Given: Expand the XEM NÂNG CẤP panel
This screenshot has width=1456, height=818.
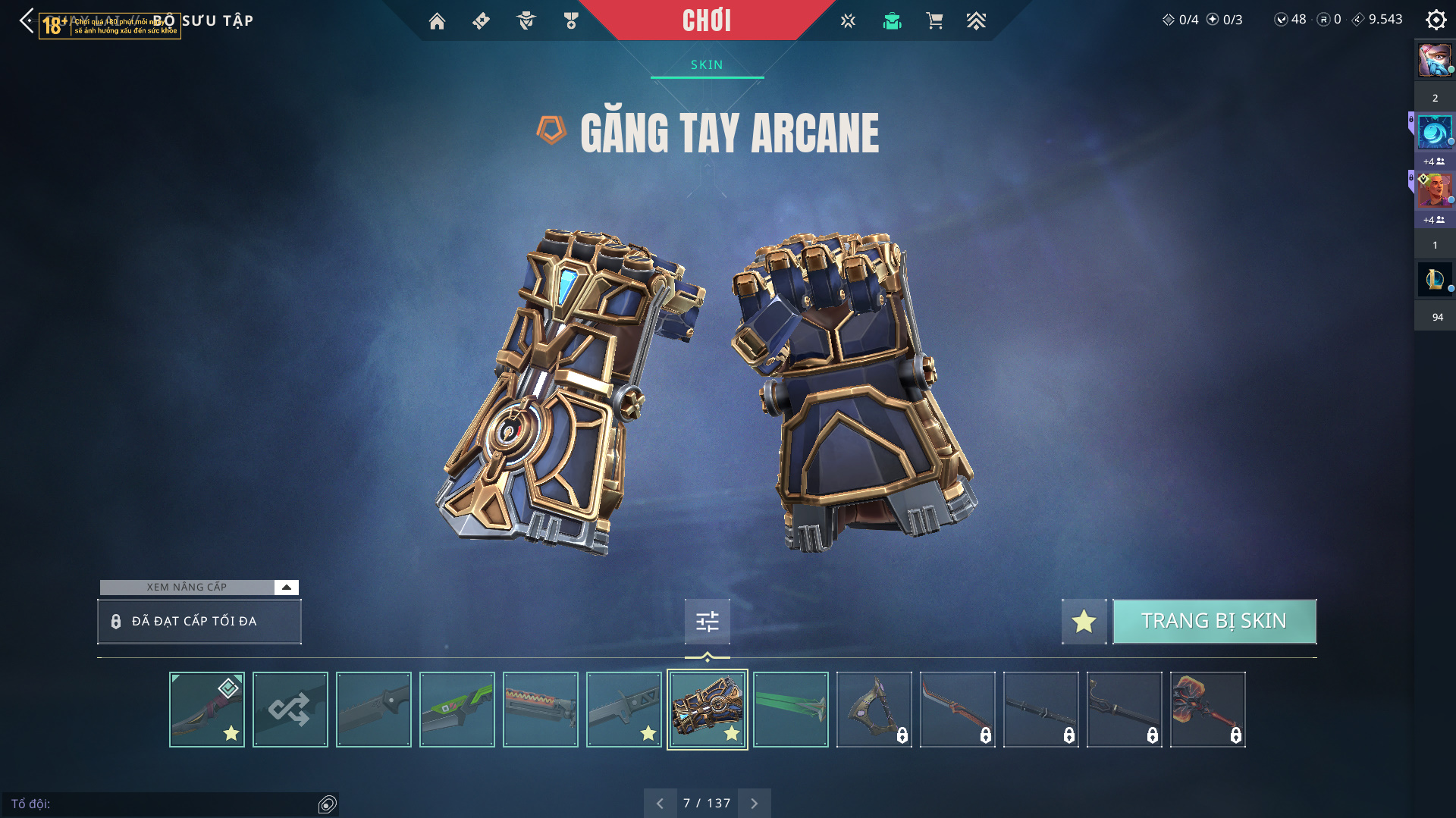Looking at the screenshot, I should pyautogui.click(x=286, y=587).
